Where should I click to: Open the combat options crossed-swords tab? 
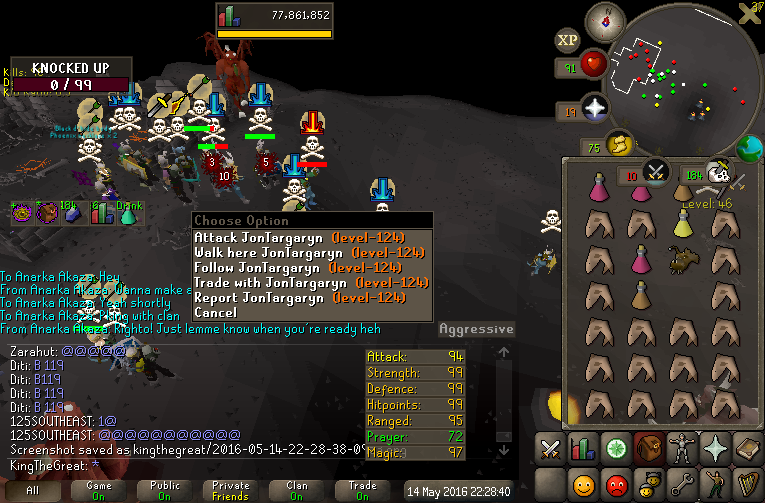[x=549, y=449]
